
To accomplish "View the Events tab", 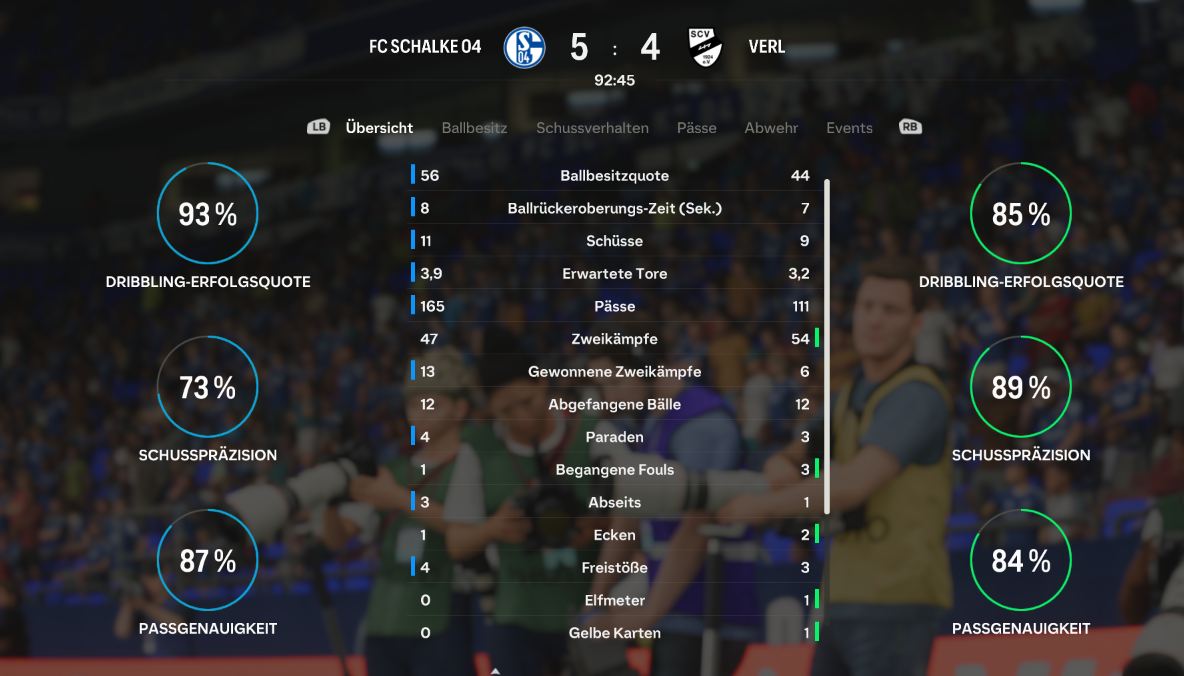I will tap(849, 128).
